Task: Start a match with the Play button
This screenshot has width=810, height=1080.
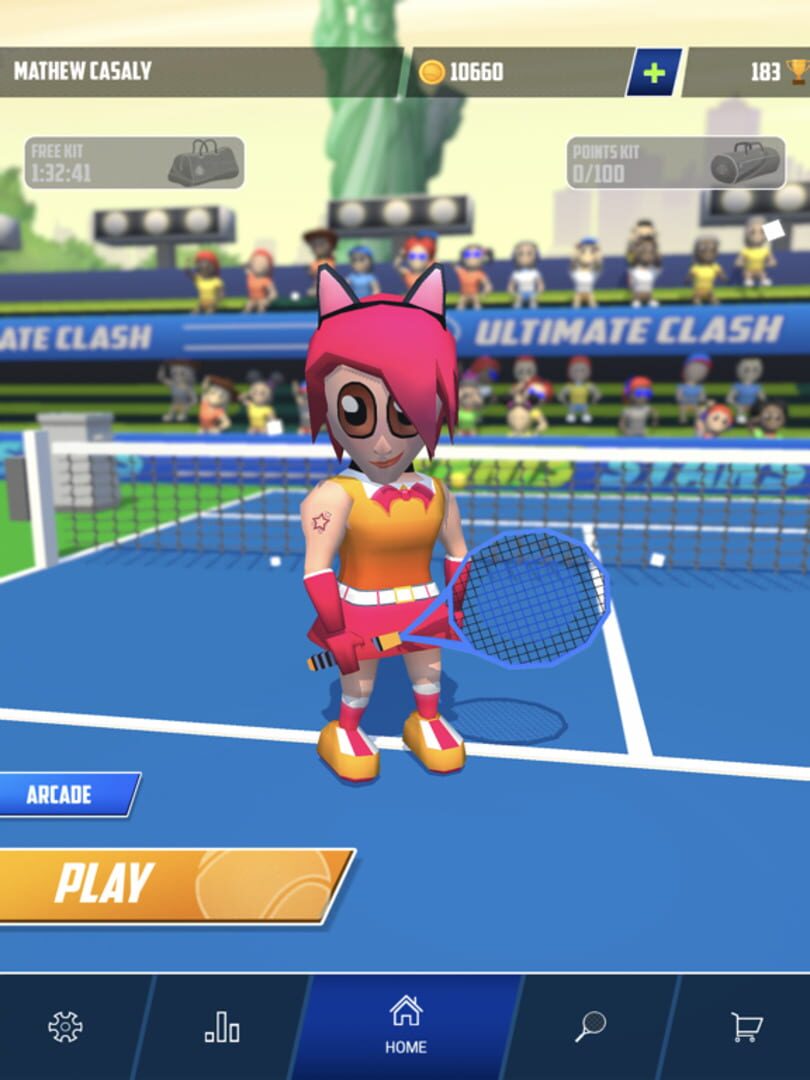Action: (x=170, y=885)
